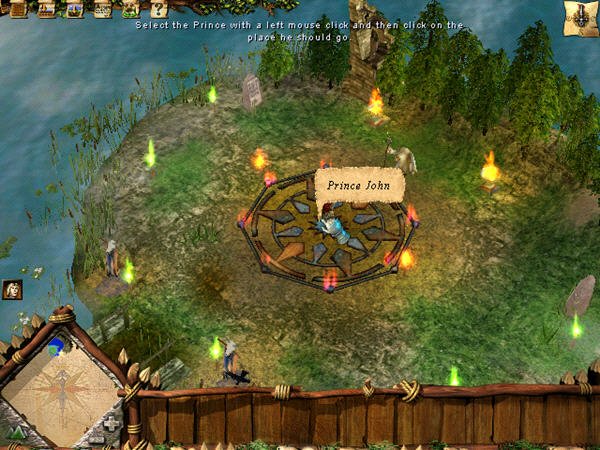Screen dimensions: 600x450
Task: Toggle the green mountains terrain button
Action: (17, 433)
